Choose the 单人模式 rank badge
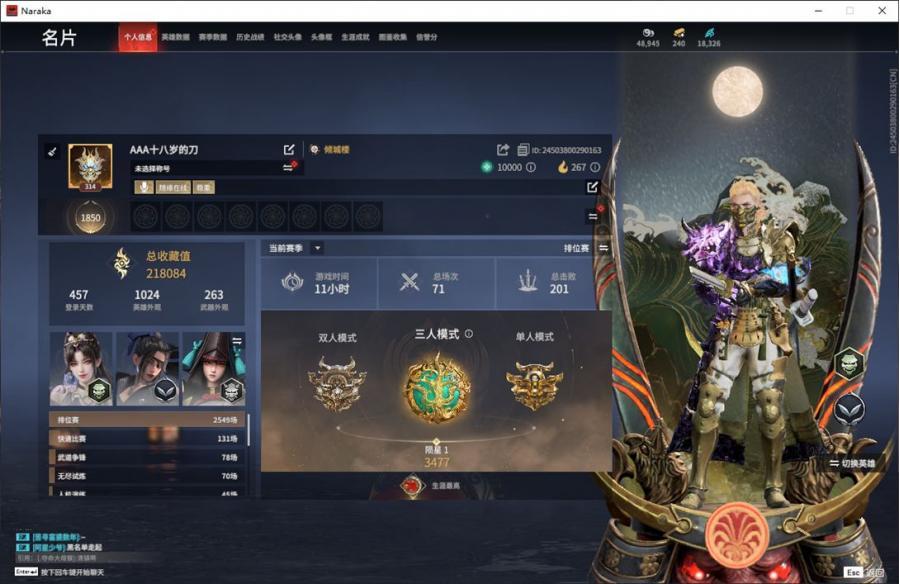This screenshot has height=584, width=900. click(534, 383)
